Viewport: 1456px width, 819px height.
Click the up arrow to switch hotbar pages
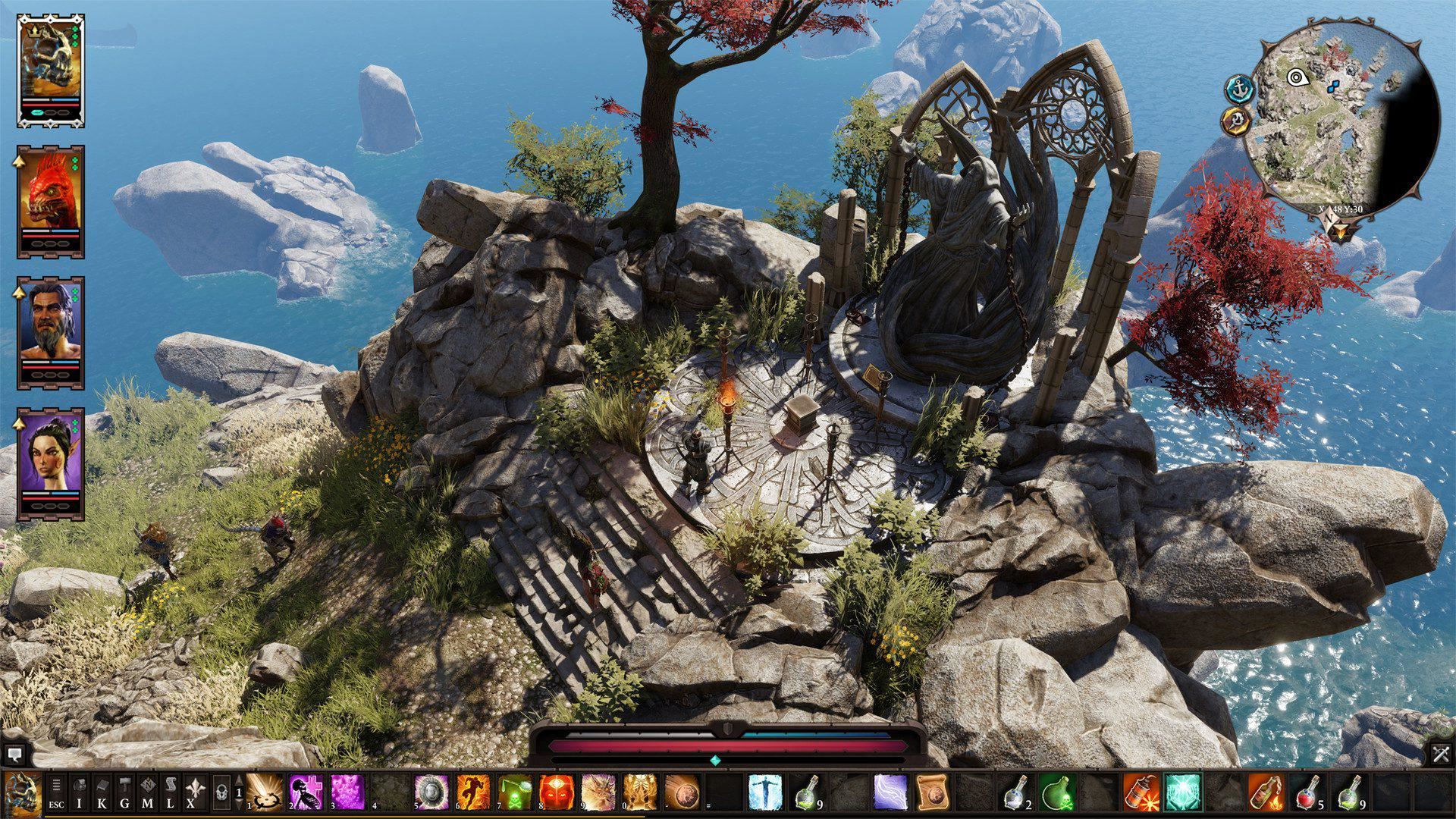click(239, 780)
